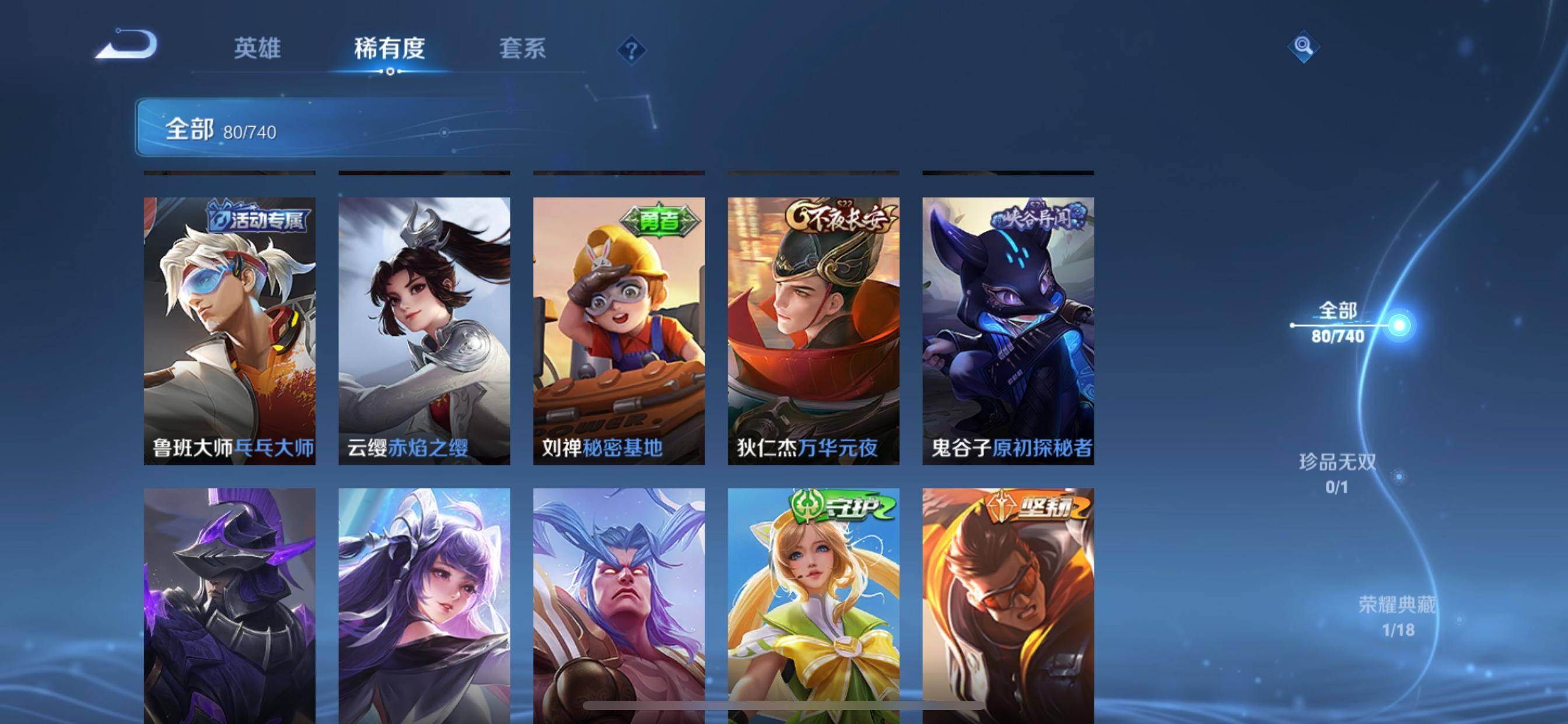The image size is (1568, 724).
Task: Select the 鬼谷子 原初探秘者 skin card
Action: point(1008,331)
